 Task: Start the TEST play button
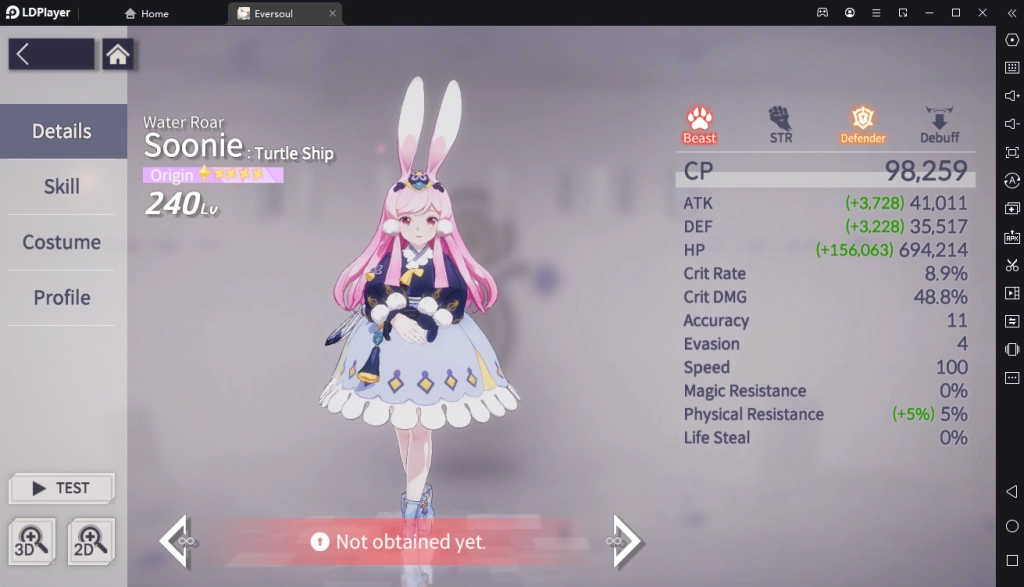pos(61,488)
